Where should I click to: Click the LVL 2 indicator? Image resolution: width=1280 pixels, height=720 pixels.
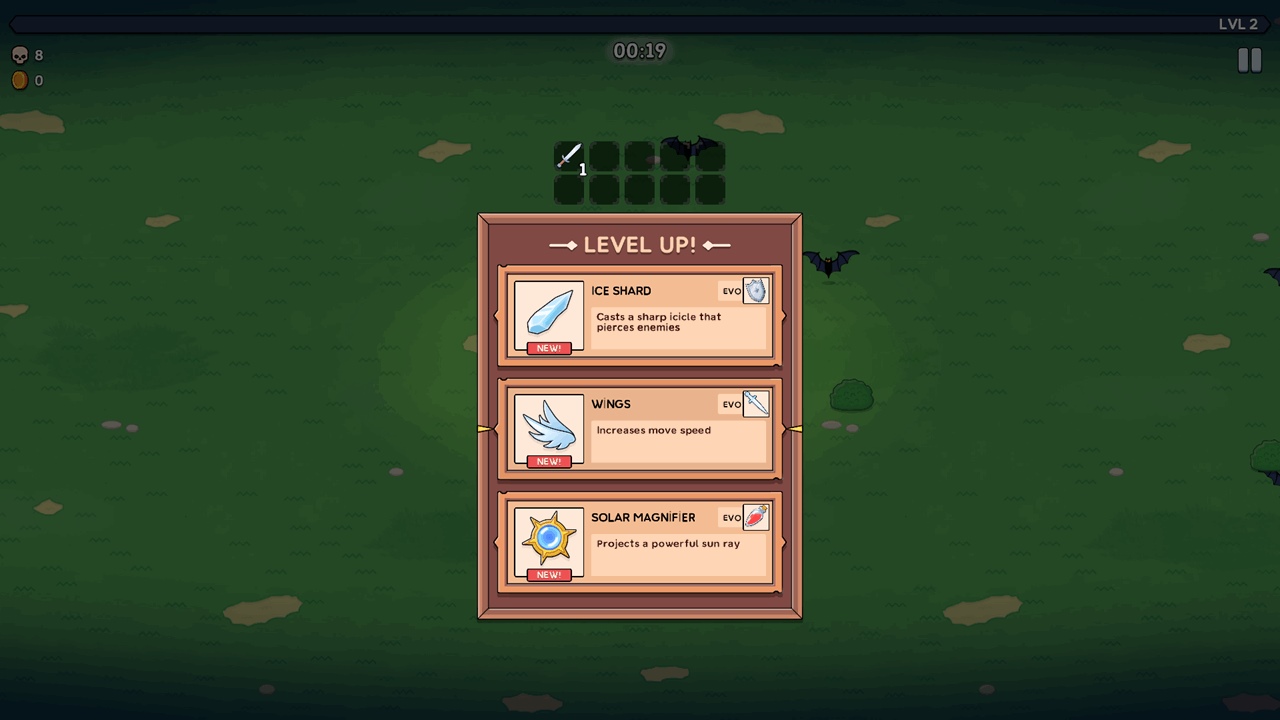tap(1239, 24)
